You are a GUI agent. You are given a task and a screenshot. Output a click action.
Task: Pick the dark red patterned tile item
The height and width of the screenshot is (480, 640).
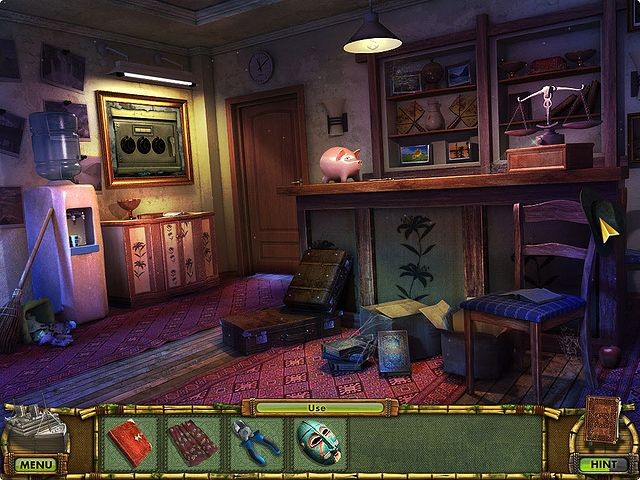pyautogui.click(x=192, y=442)
